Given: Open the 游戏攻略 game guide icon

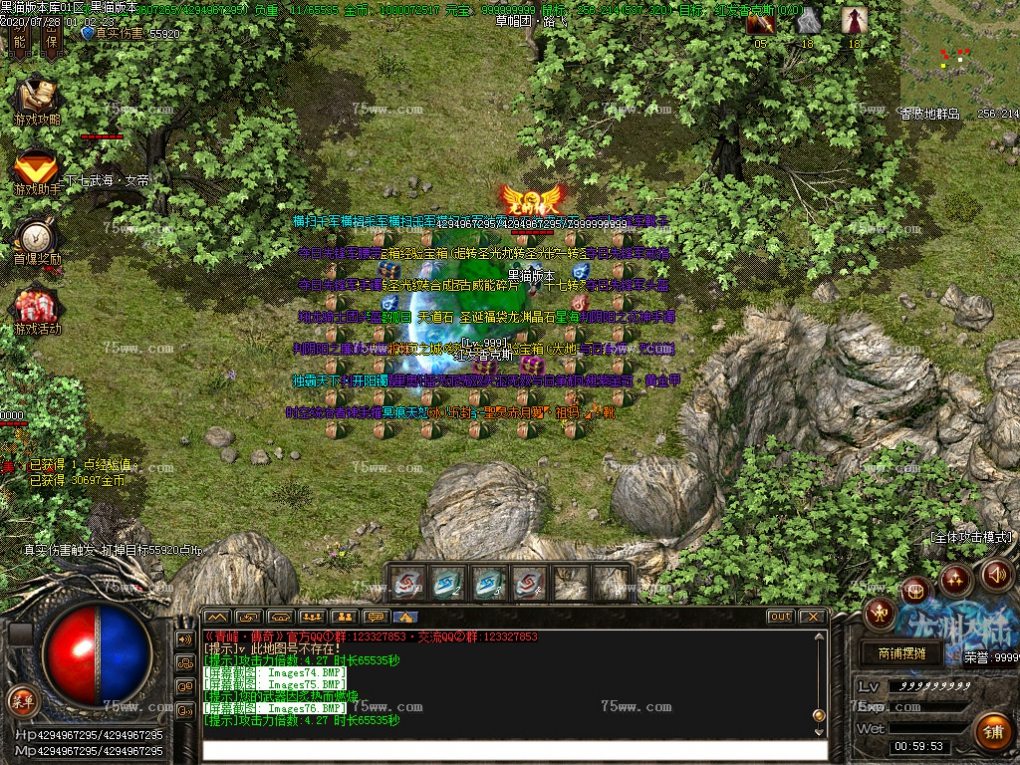Looking at the screenshot, I should (x=36, y=98).
